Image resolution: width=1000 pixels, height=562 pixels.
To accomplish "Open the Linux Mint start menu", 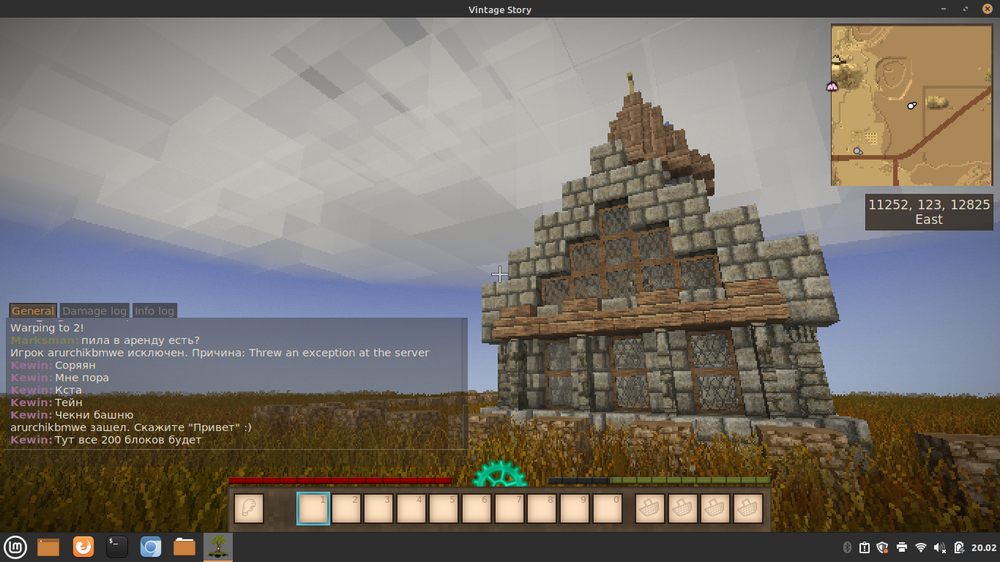I will (x=15, y=547).
